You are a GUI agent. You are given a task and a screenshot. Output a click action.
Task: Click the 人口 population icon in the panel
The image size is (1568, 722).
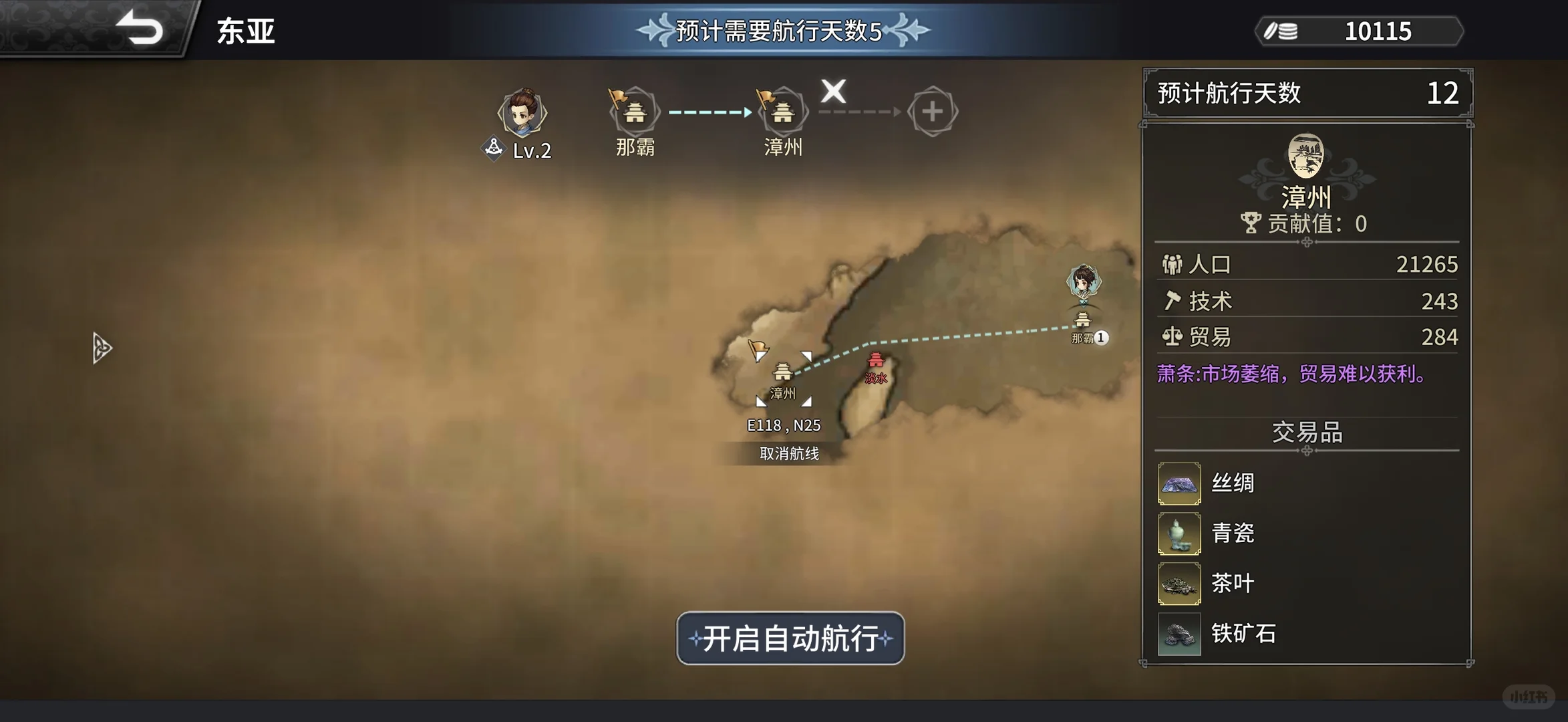pos(1172,265)
